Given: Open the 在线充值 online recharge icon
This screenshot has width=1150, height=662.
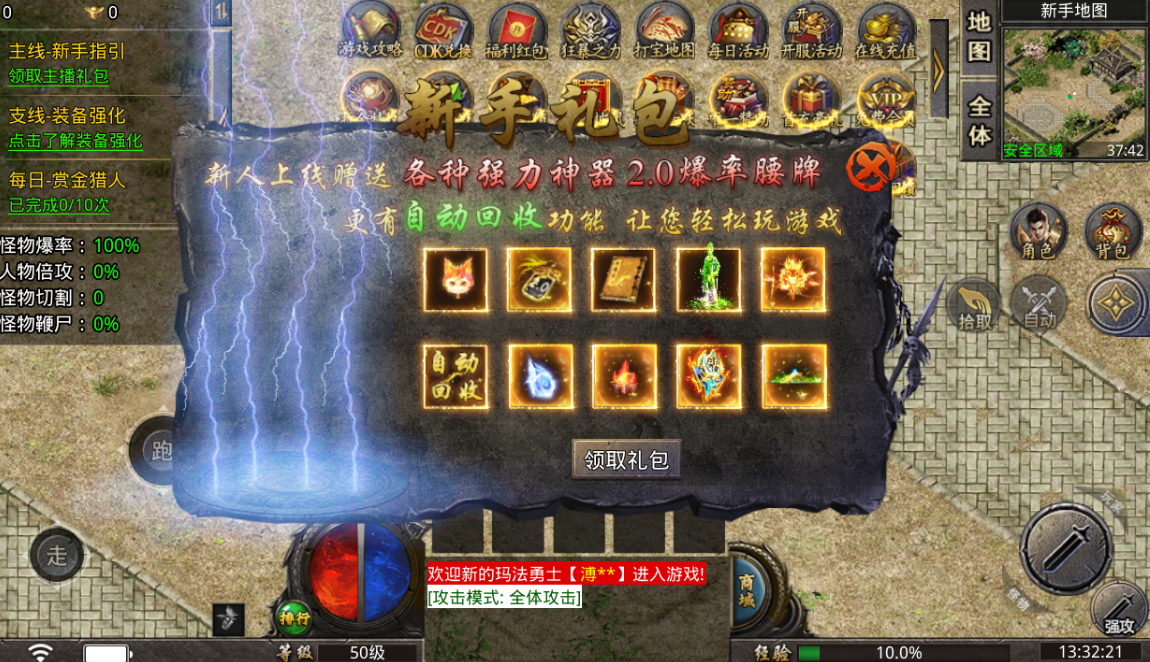Looking at the screenshot, I should click(x=886, y=32).
